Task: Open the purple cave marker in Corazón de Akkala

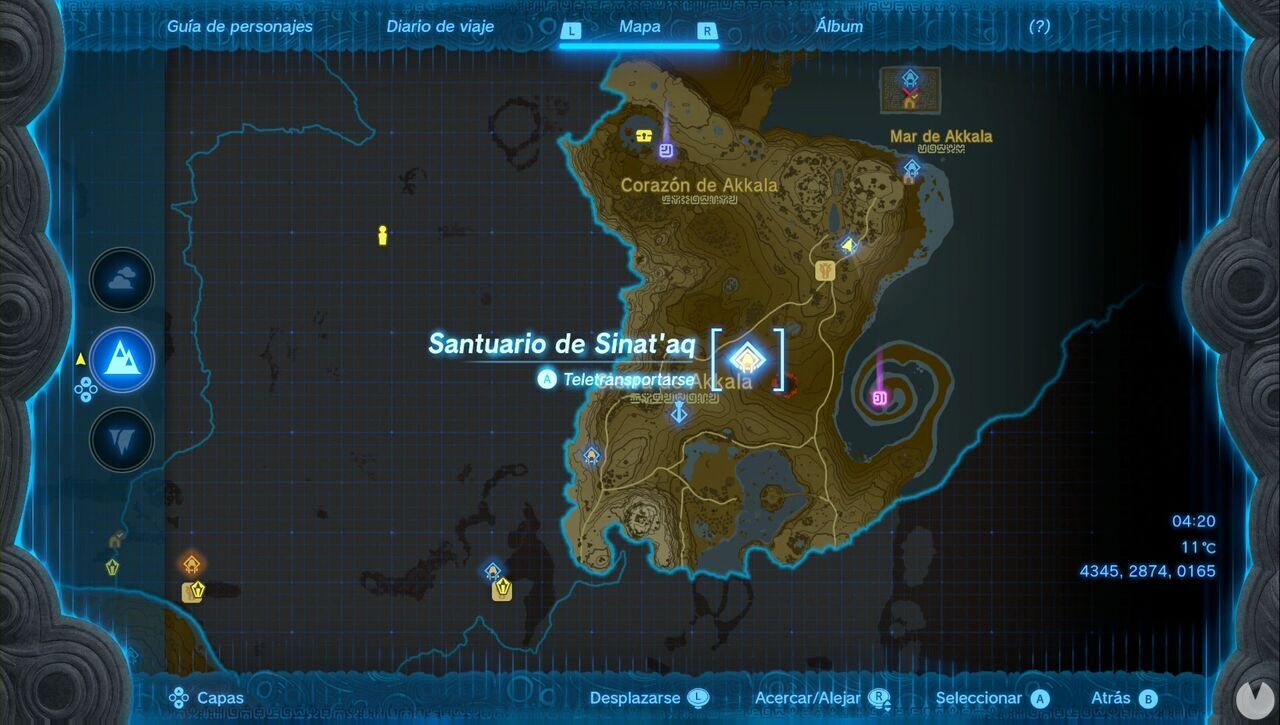Action: coord(666,150)
